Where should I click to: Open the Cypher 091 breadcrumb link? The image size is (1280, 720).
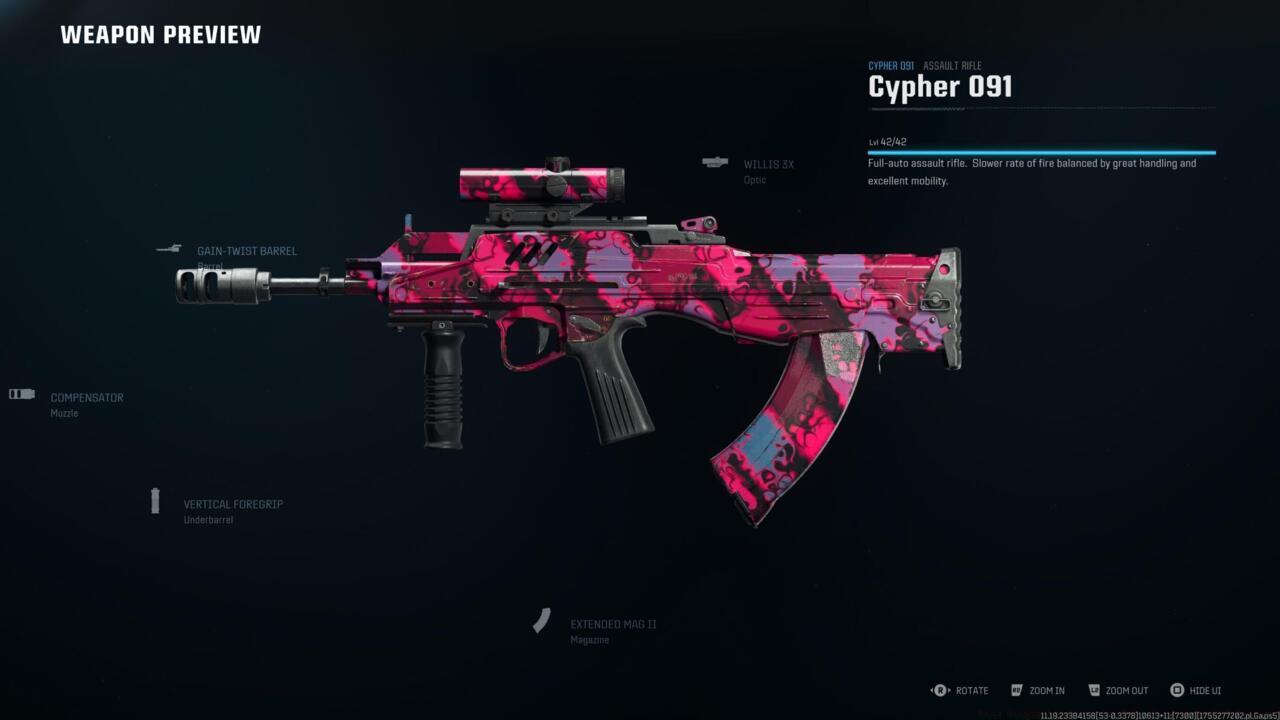[x=889, y=65]
